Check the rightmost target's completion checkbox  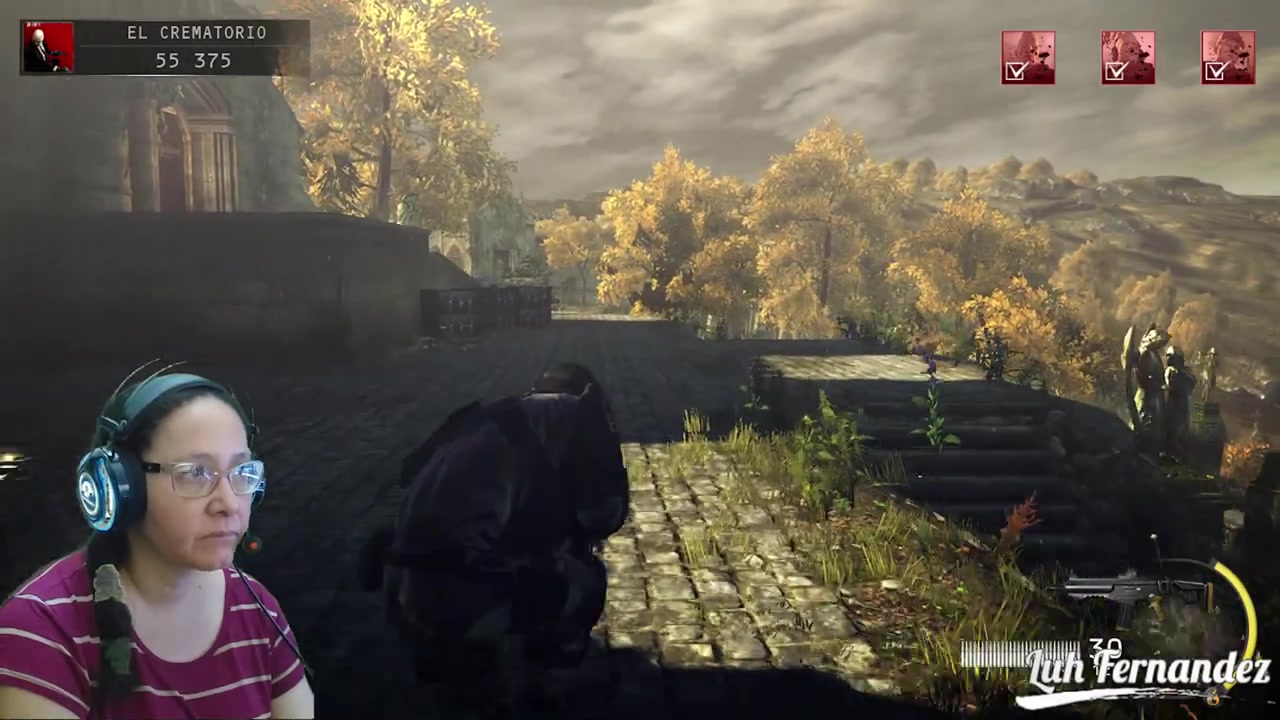[1216, 71]
